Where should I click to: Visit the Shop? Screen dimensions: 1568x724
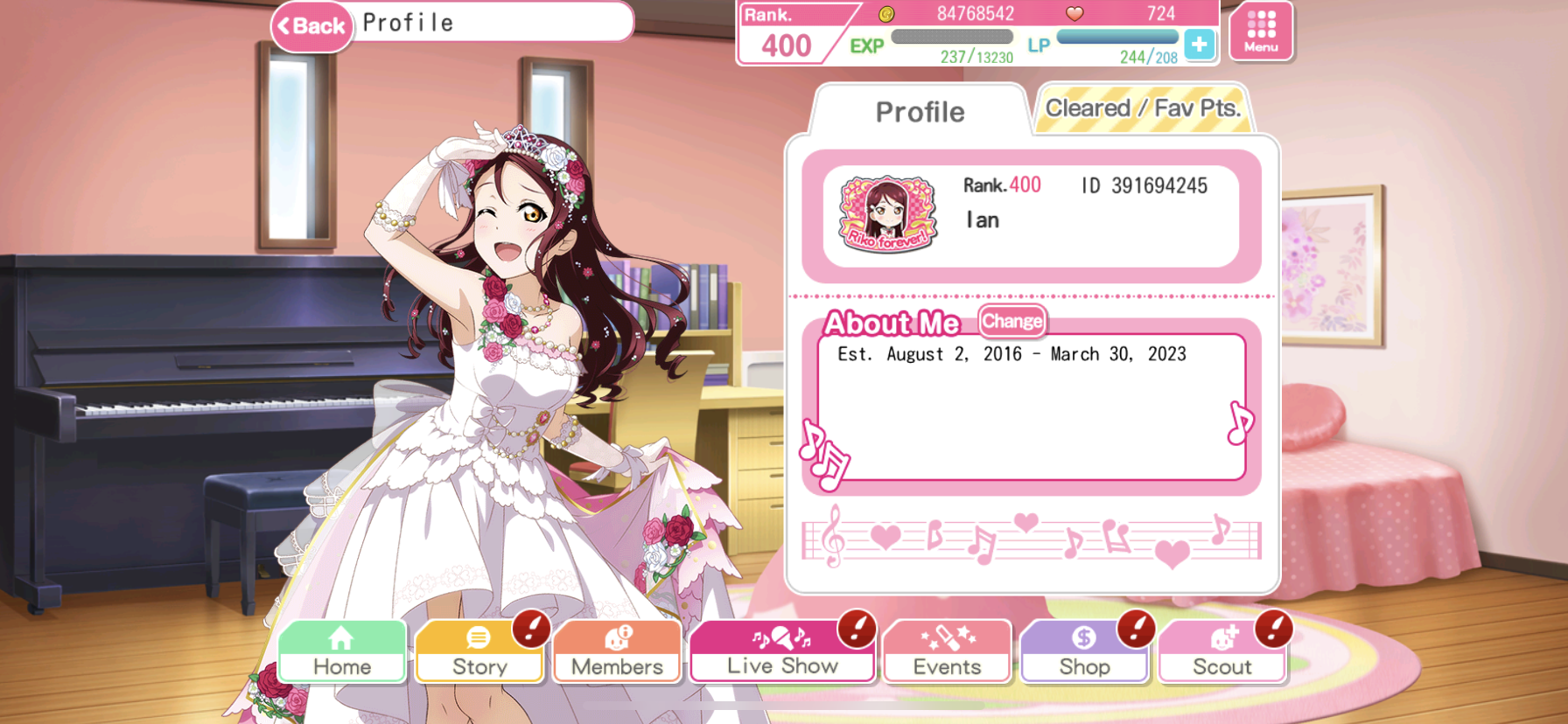click(x=1084, y=651)
